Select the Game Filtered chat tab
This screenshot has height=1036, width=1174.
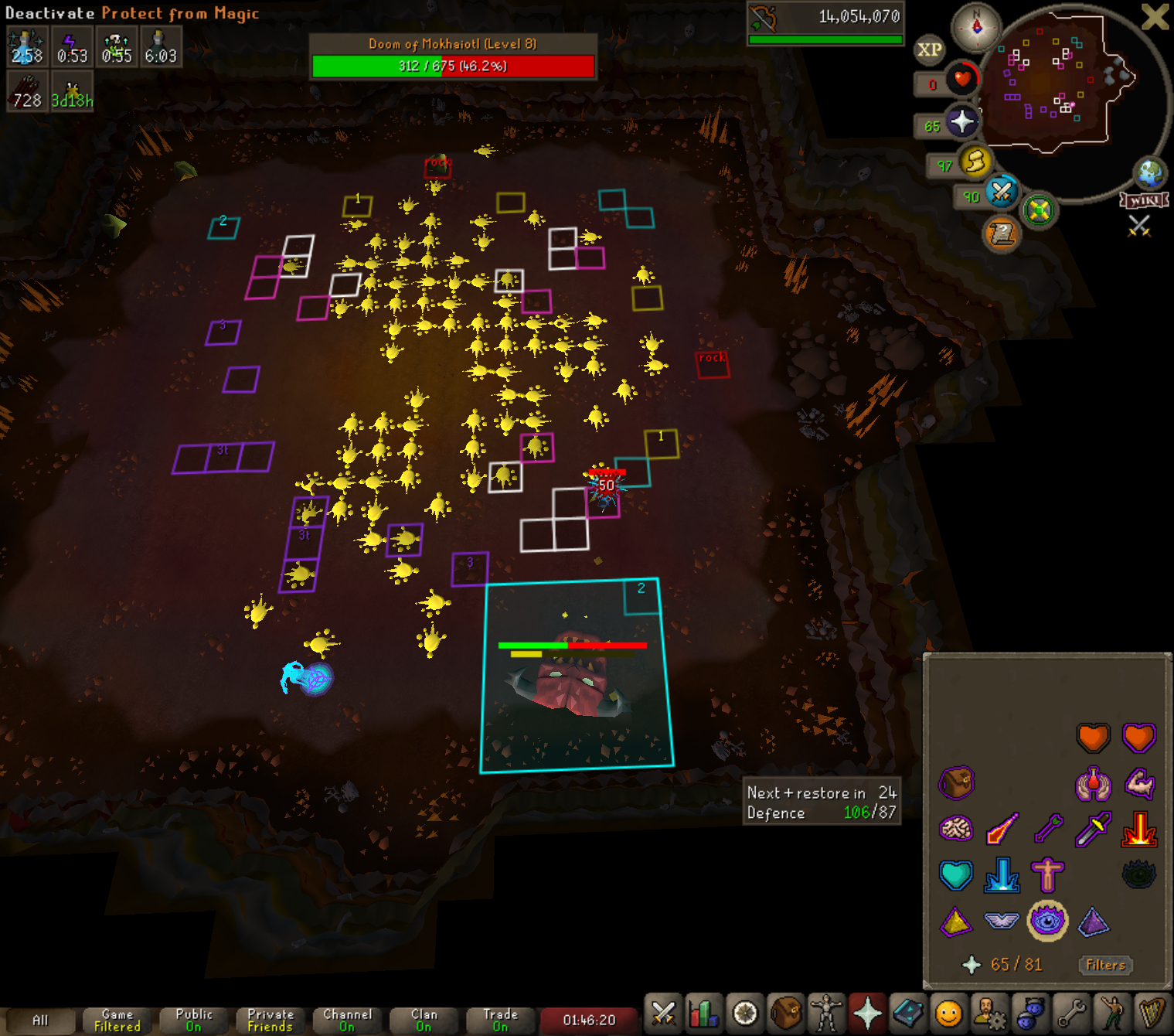(x=117, y=1021)
